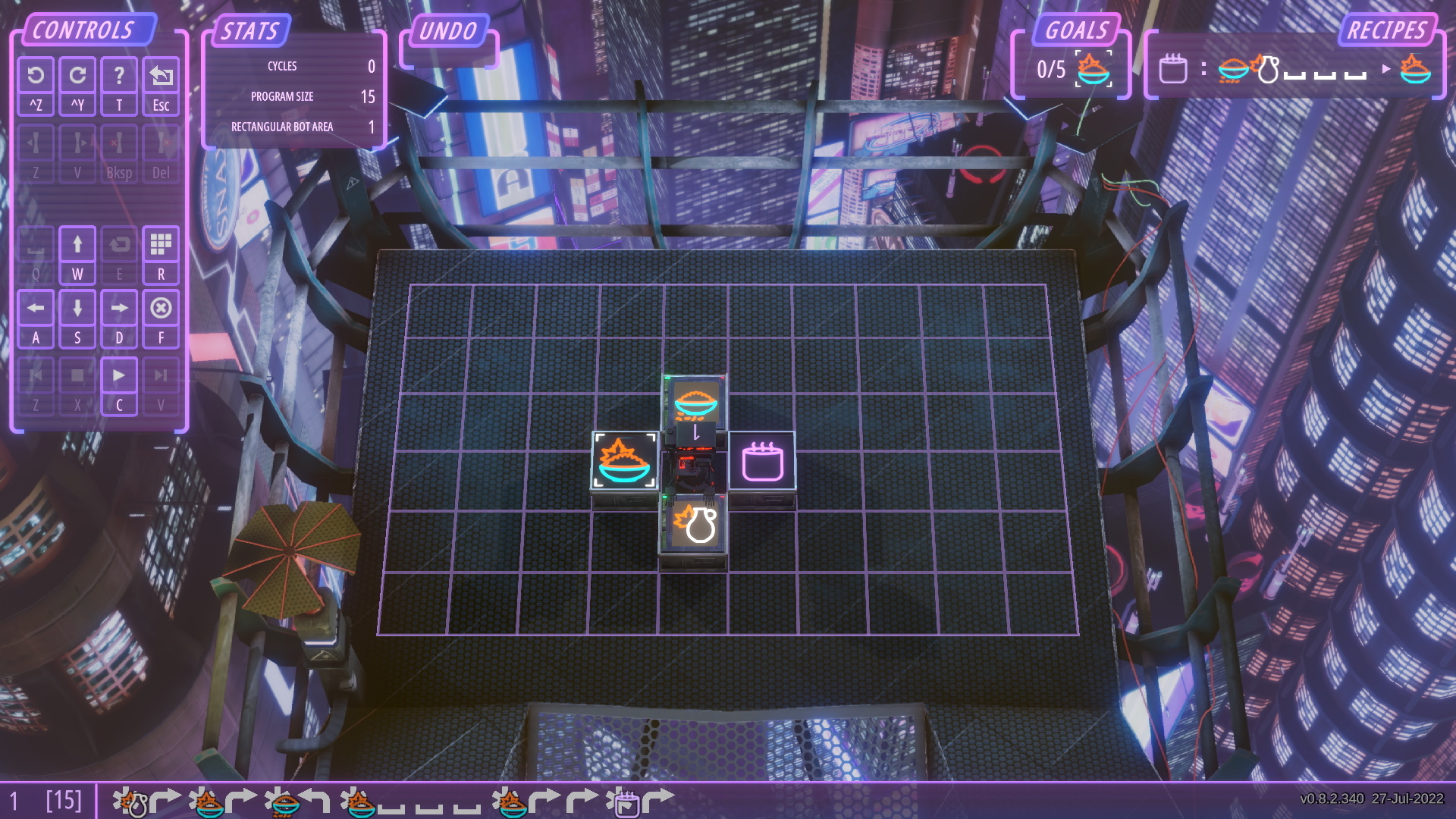Select the left move instruction (A)

point(36,308)
